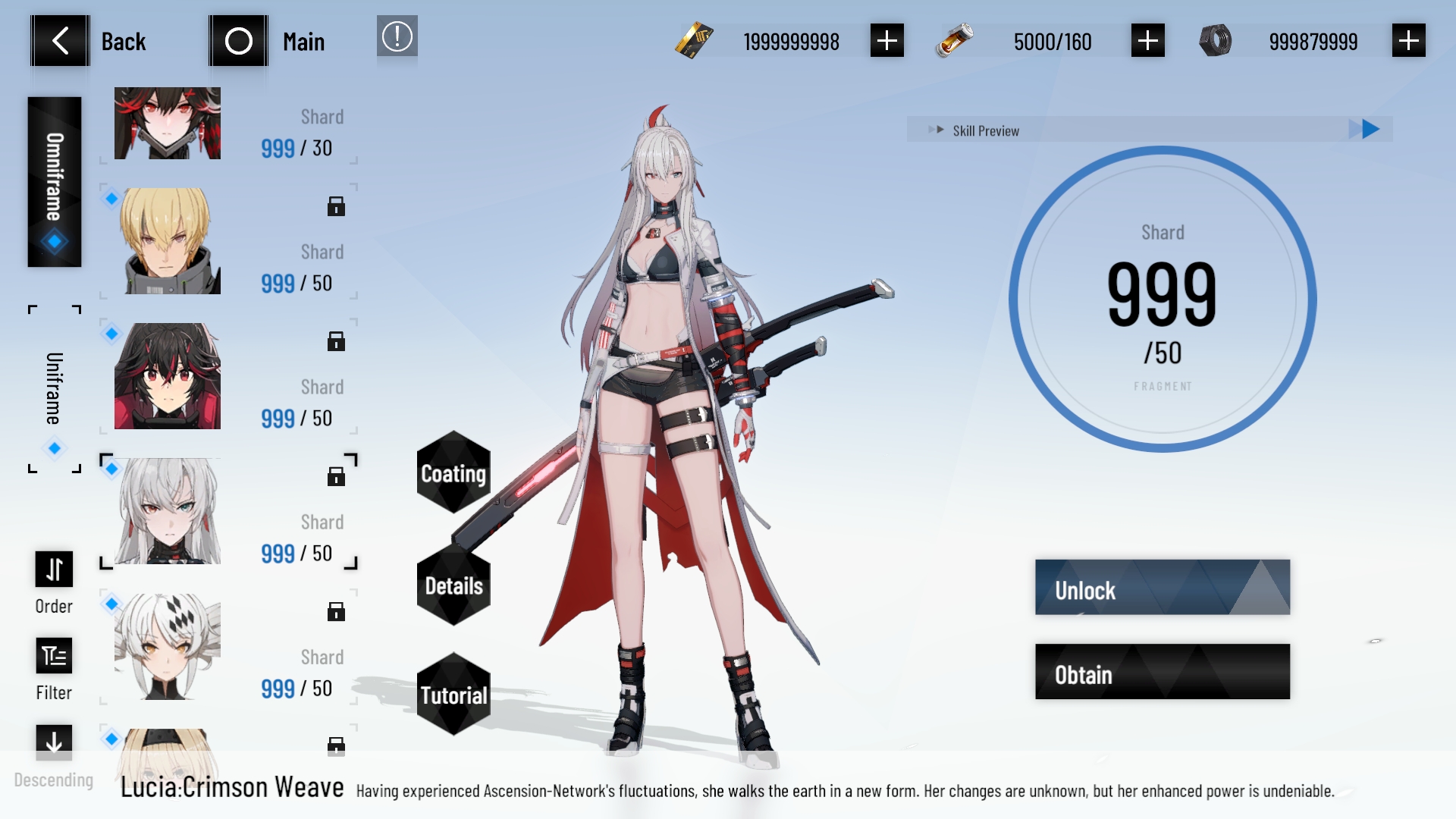This screenshot has width=1456, height=819.
Task: Open the Coating hexagon button
Action: click(x=453, y=473)
